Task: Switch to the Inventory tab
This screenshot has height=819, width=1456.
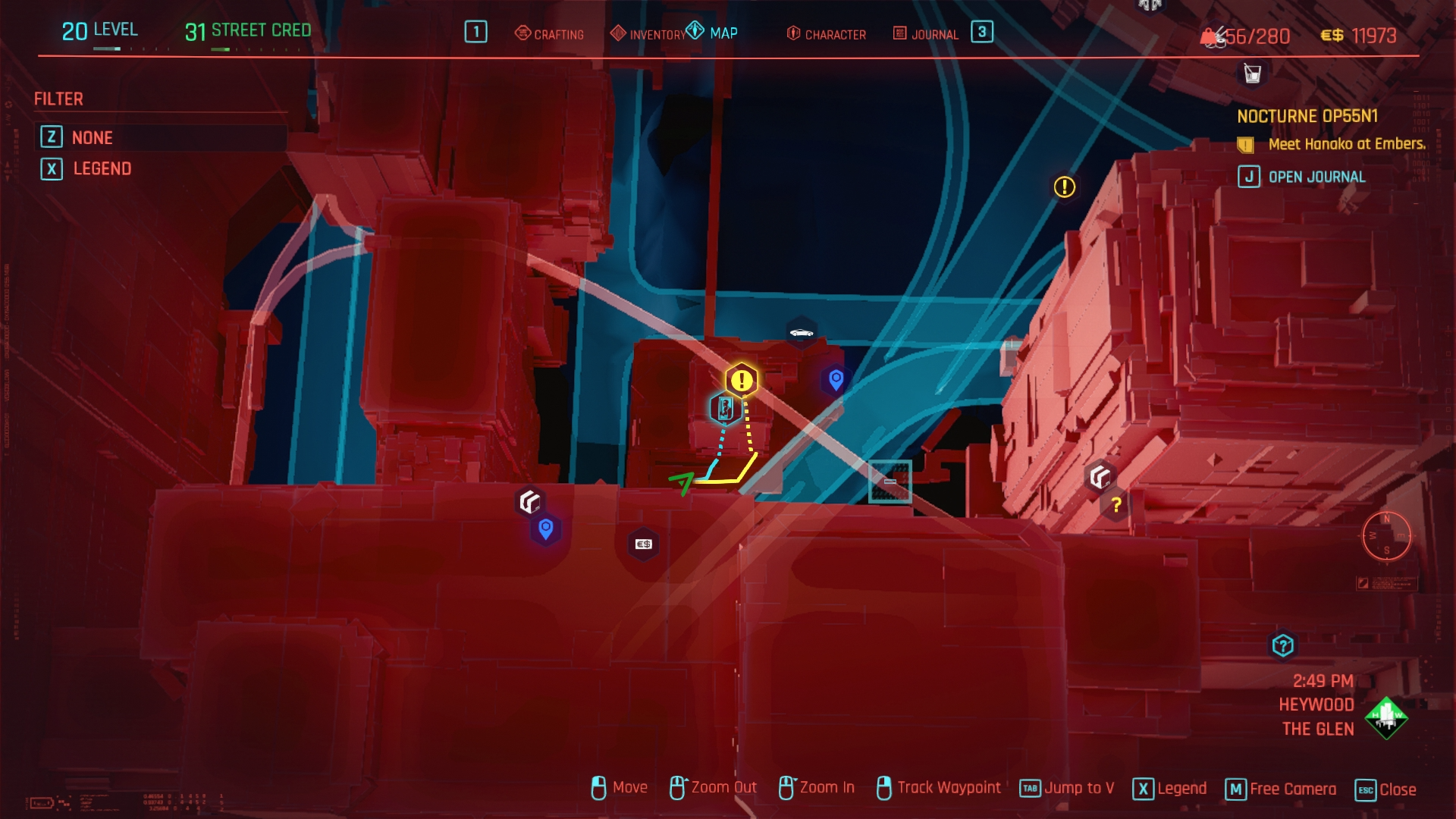Action: pos(648,34)
